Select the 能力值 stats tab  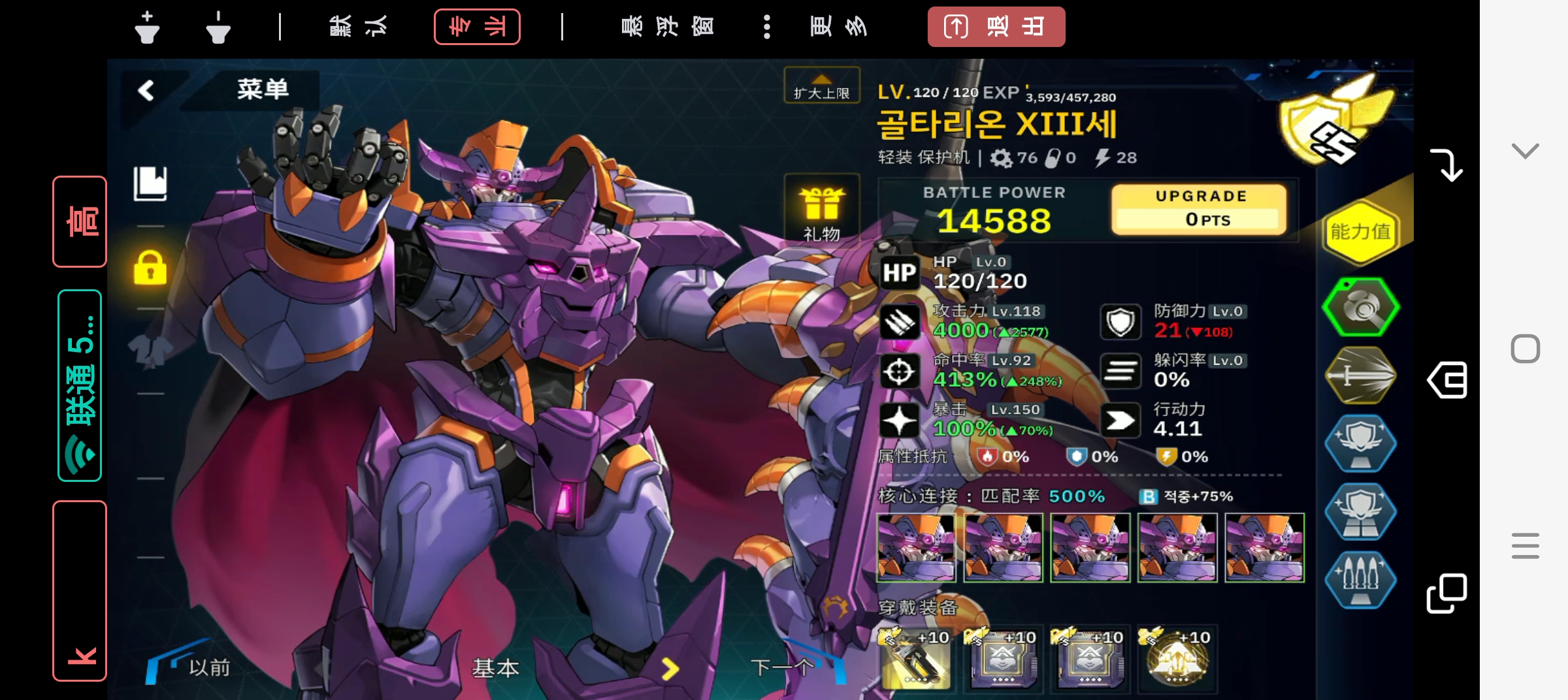[x=1360, y=232]
